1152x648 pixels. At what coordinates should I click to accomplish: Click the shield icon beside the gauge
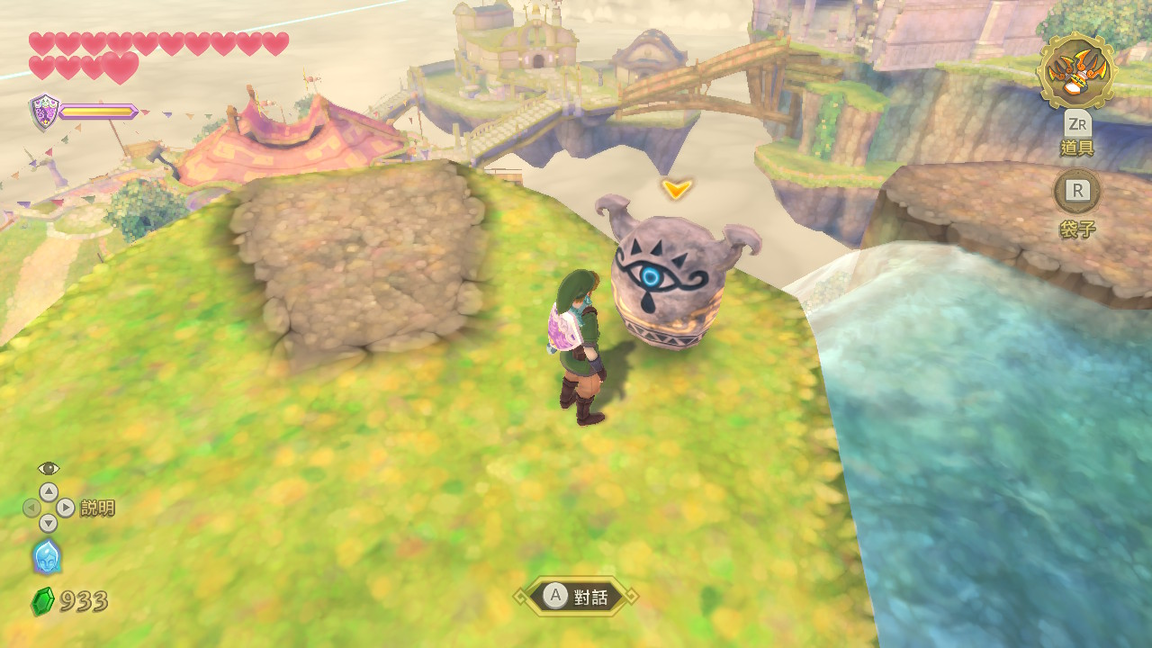[x=44, y=110]
